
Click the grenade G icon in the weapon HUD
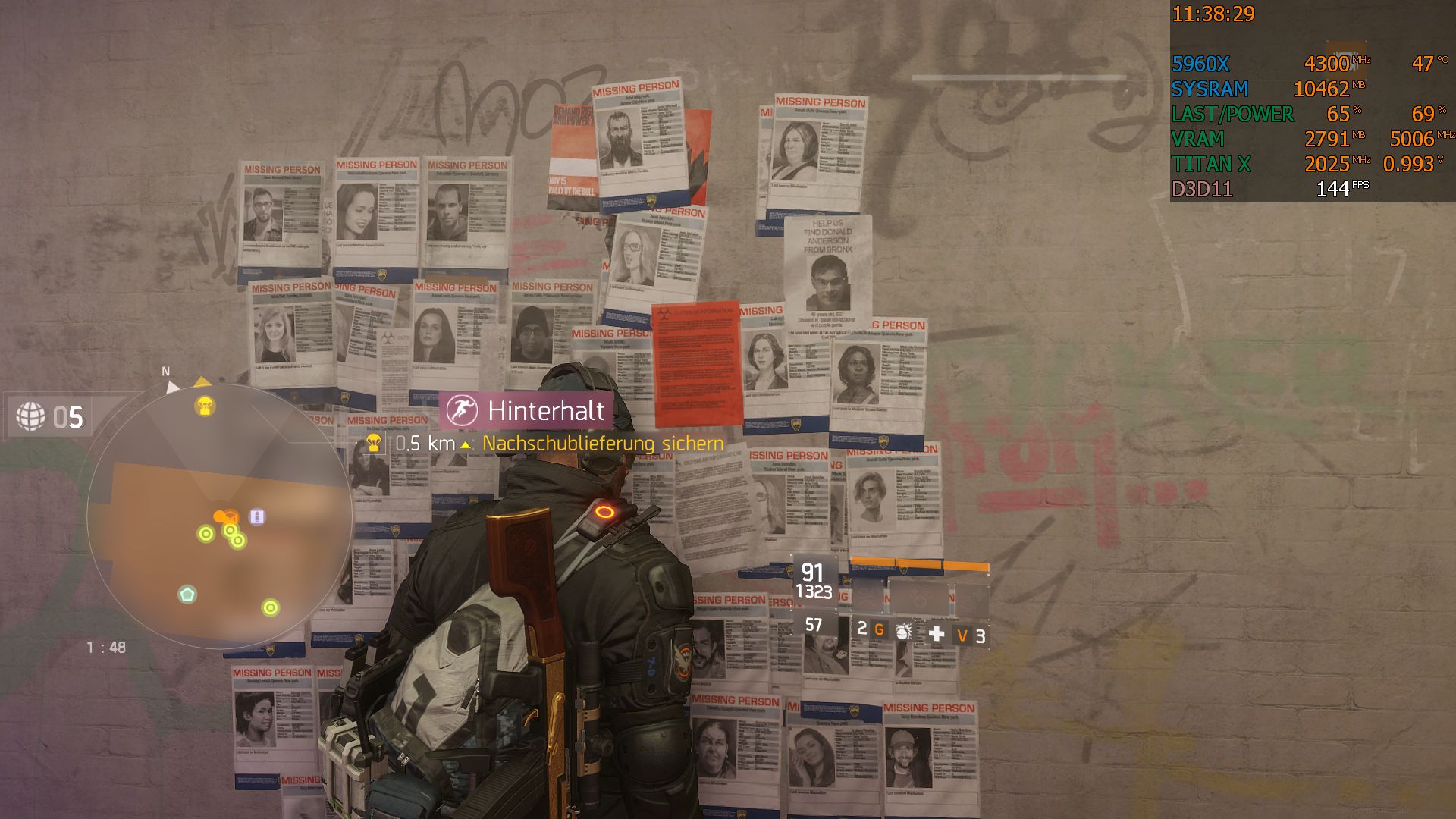click(x=880, y=630)
